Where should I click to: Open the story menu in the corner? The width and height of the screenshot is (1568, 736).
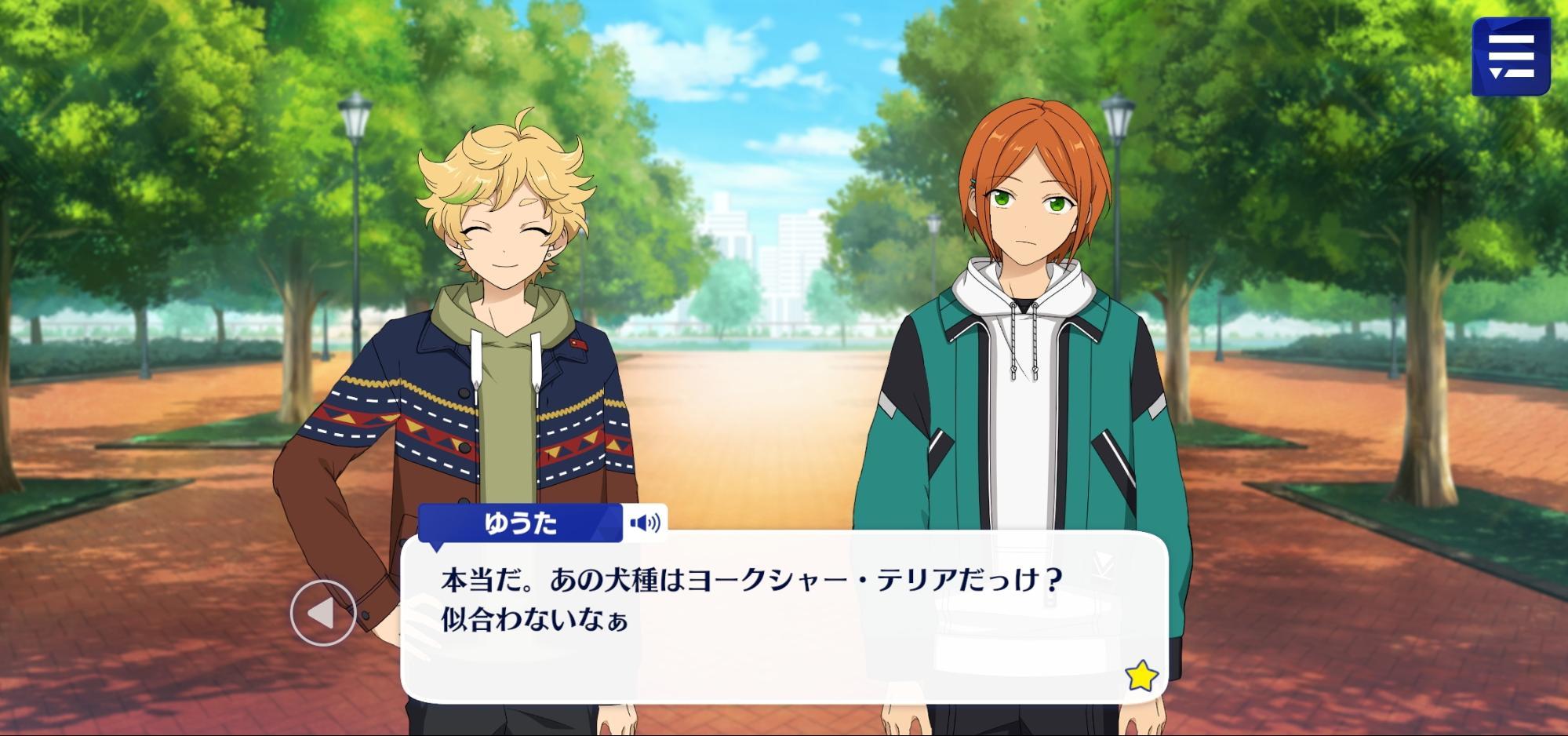1510,57
